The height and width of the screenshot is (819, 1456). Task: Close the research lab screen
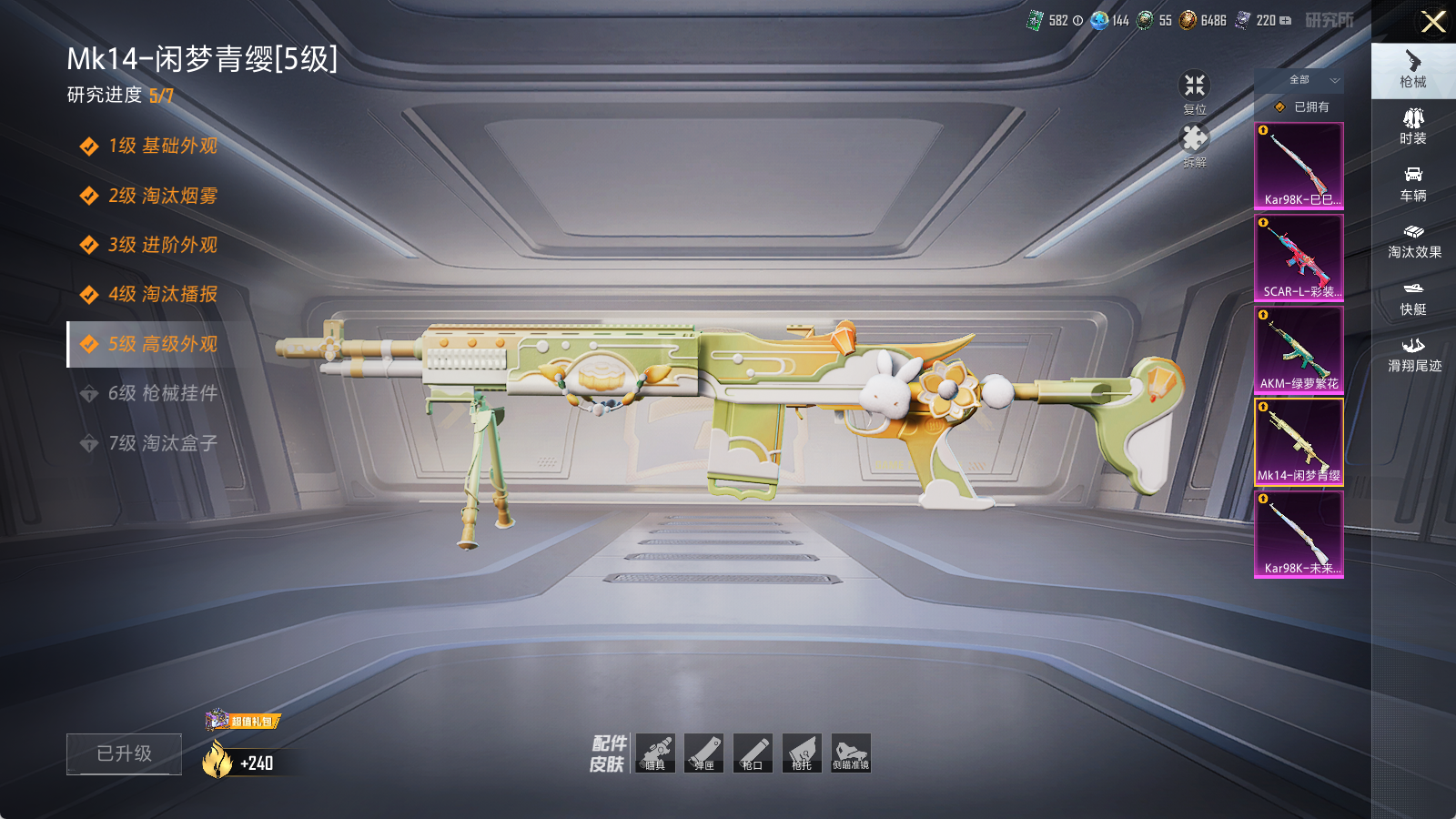(1433, 22)
